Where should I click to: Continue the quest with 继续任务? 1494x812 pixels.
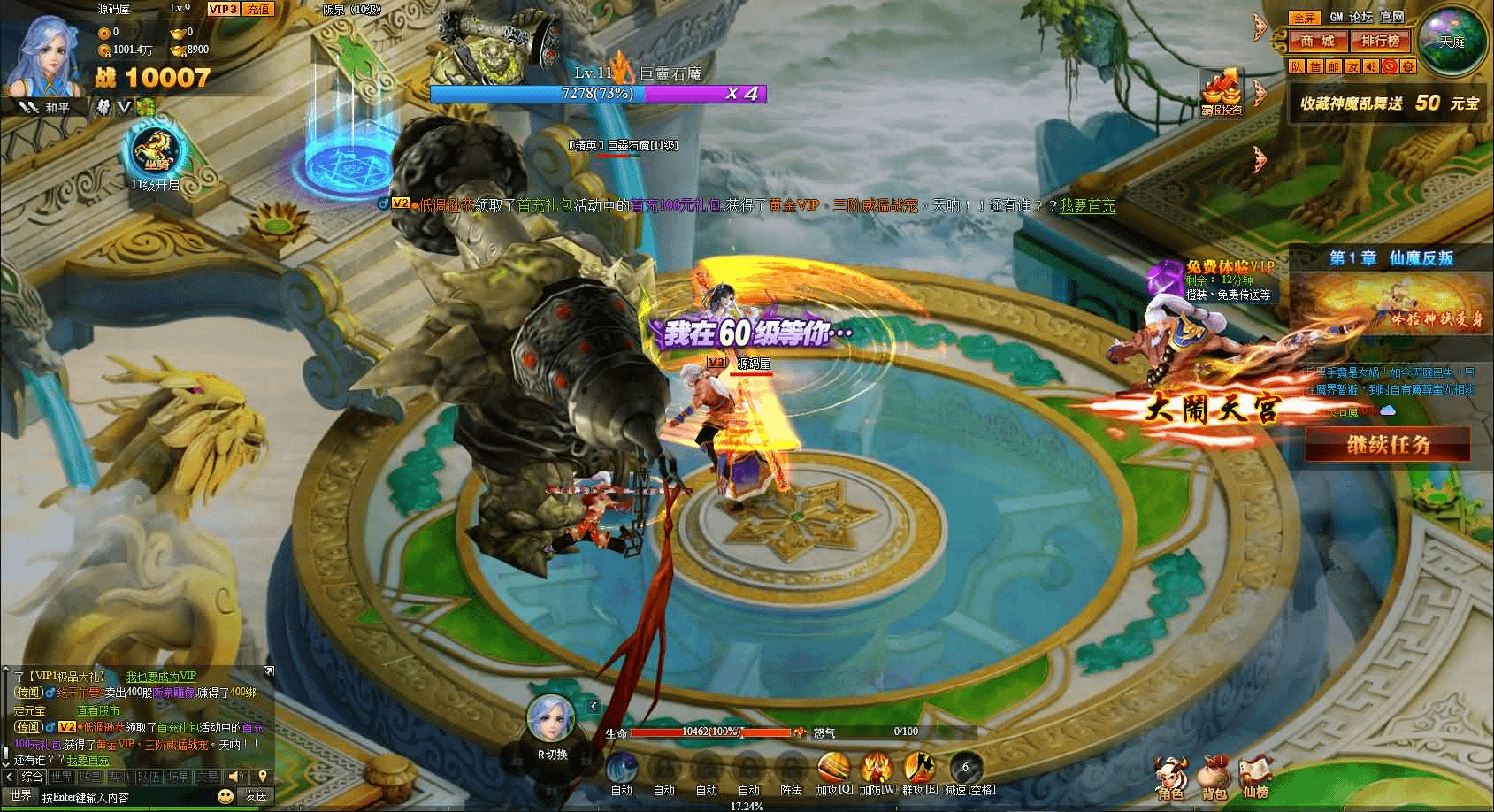coord(1387,444)
